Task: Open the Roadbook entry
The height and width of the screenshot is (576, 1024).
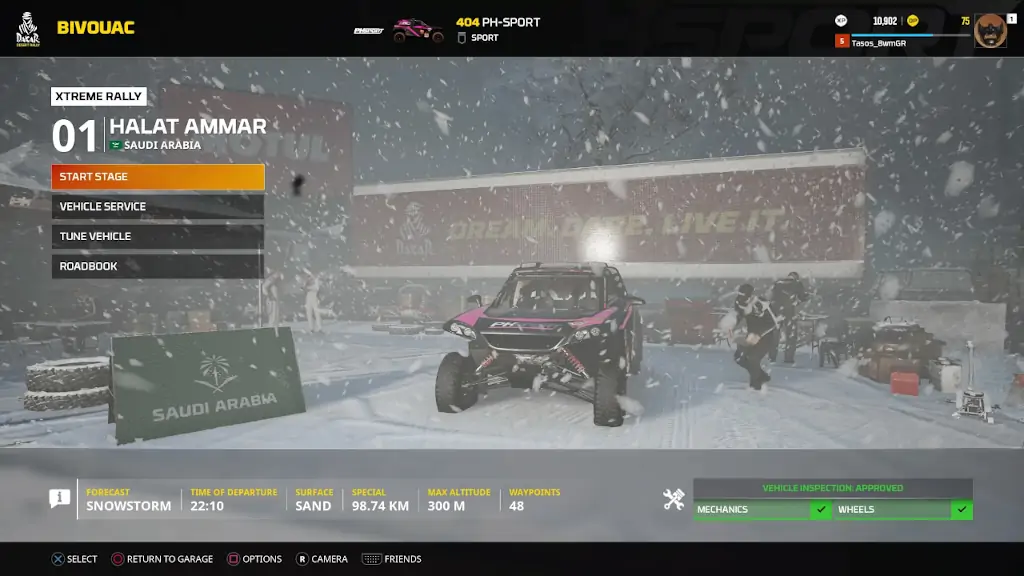Action: click(x=158, y=267)
